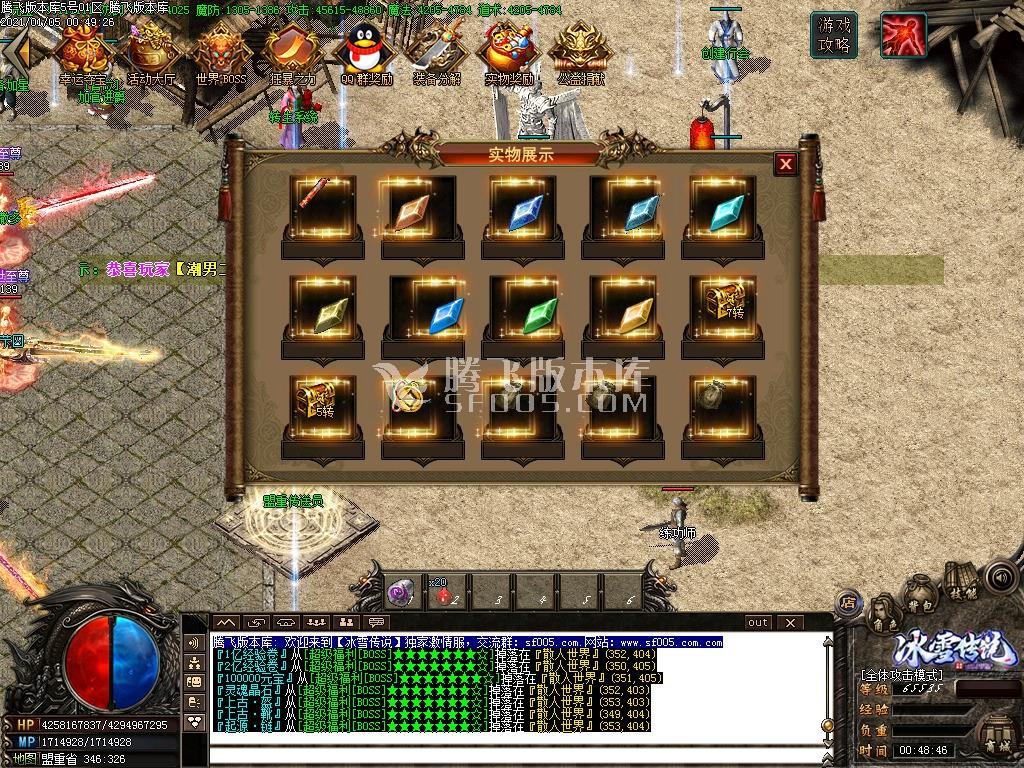Image resolution: width=1024 pixels, height=768 pixels.
Task: Open the 世界BOSS menu
Action: pyautogui.click(x=218, y=52)
